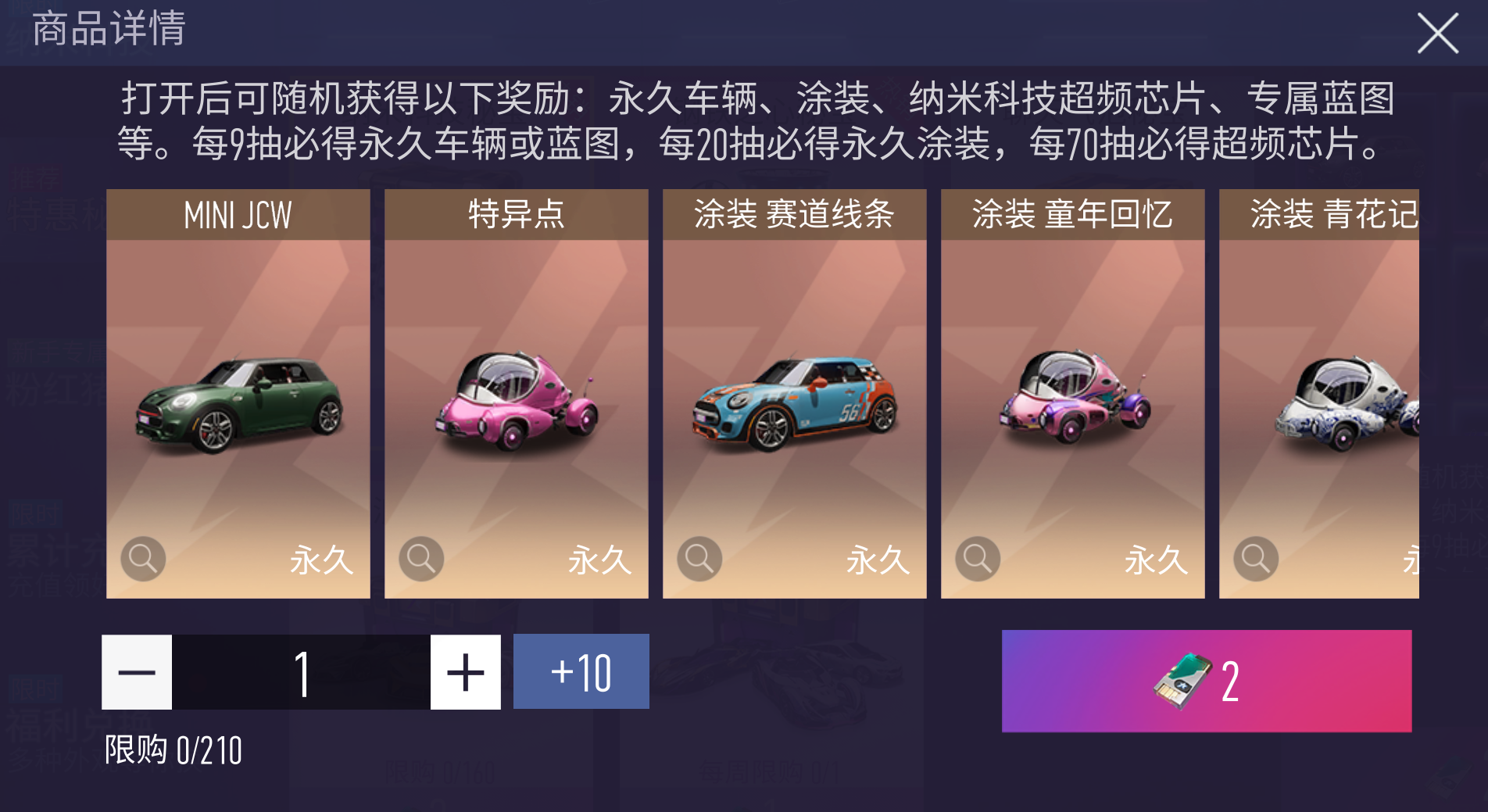Viewport: 1488px width, 812px height.
Task: Click the 限购 0/210 purchase limit text
Action: pos(173,751)
